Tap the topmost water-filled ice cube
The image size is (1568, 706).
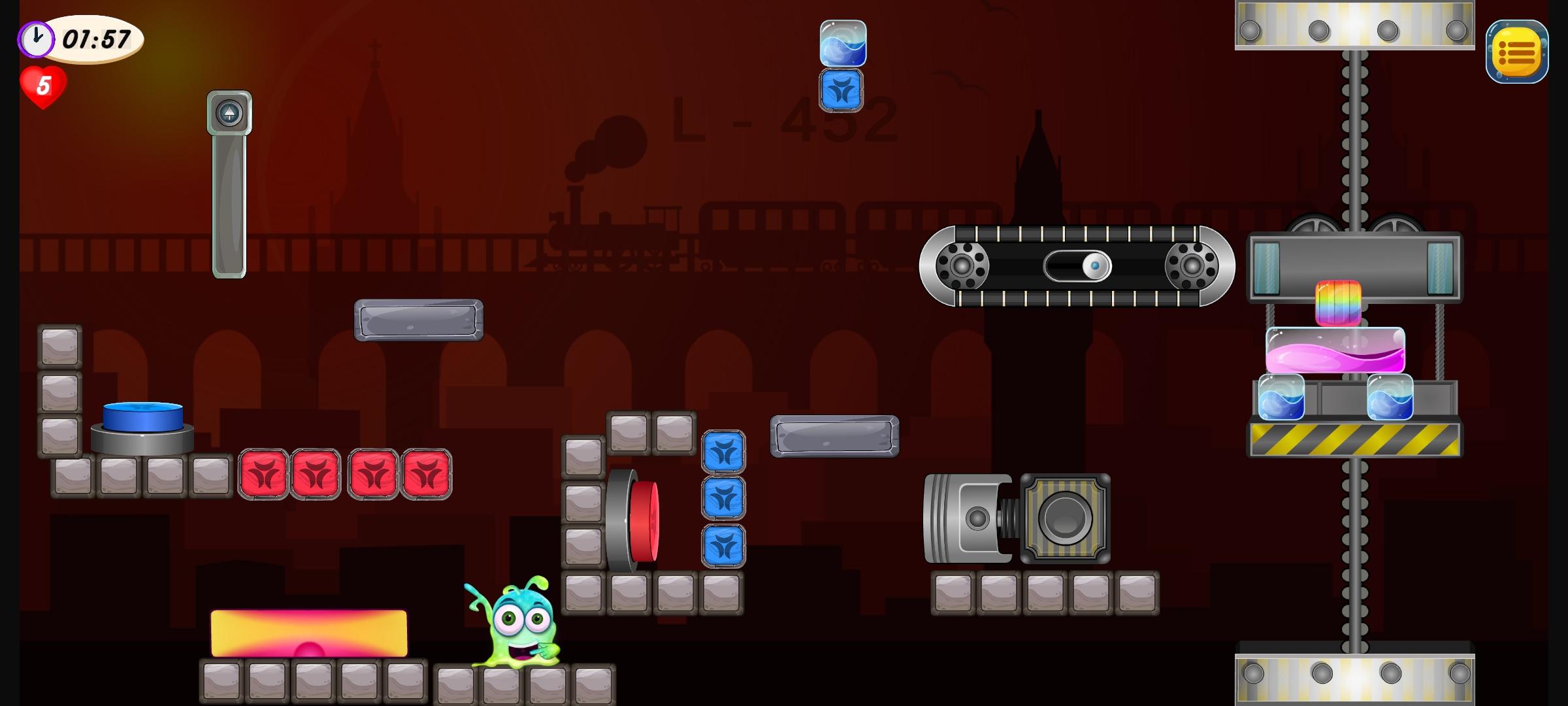[x=841, y=44]
